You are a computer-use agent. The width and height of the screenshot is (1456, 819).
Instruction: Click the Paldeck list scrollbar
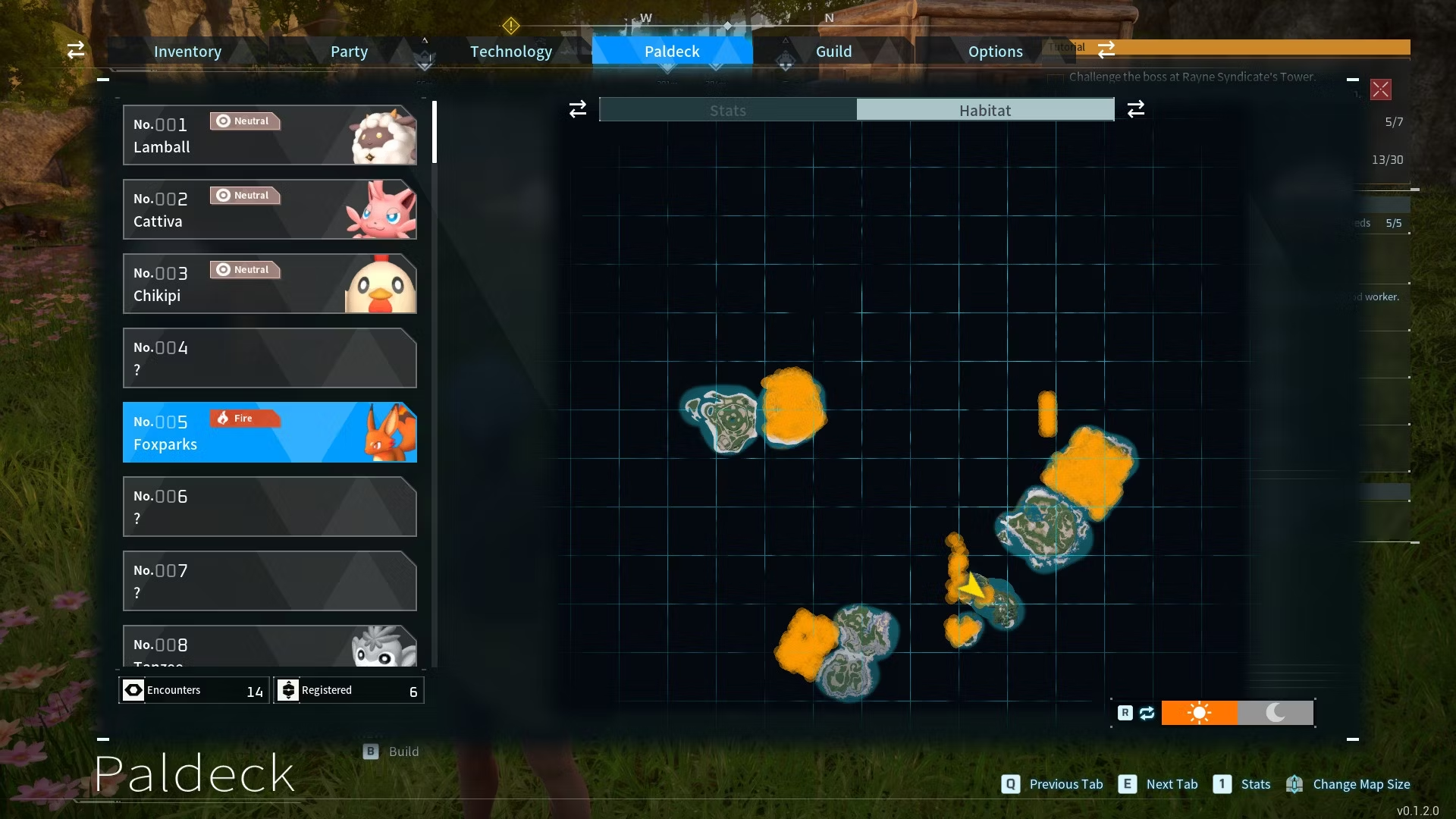click(435, 133)
